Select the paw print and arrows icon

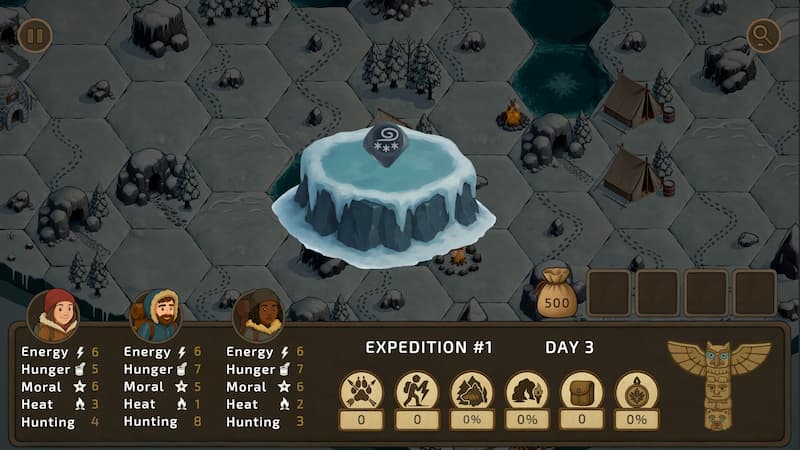tap(361, 391)
